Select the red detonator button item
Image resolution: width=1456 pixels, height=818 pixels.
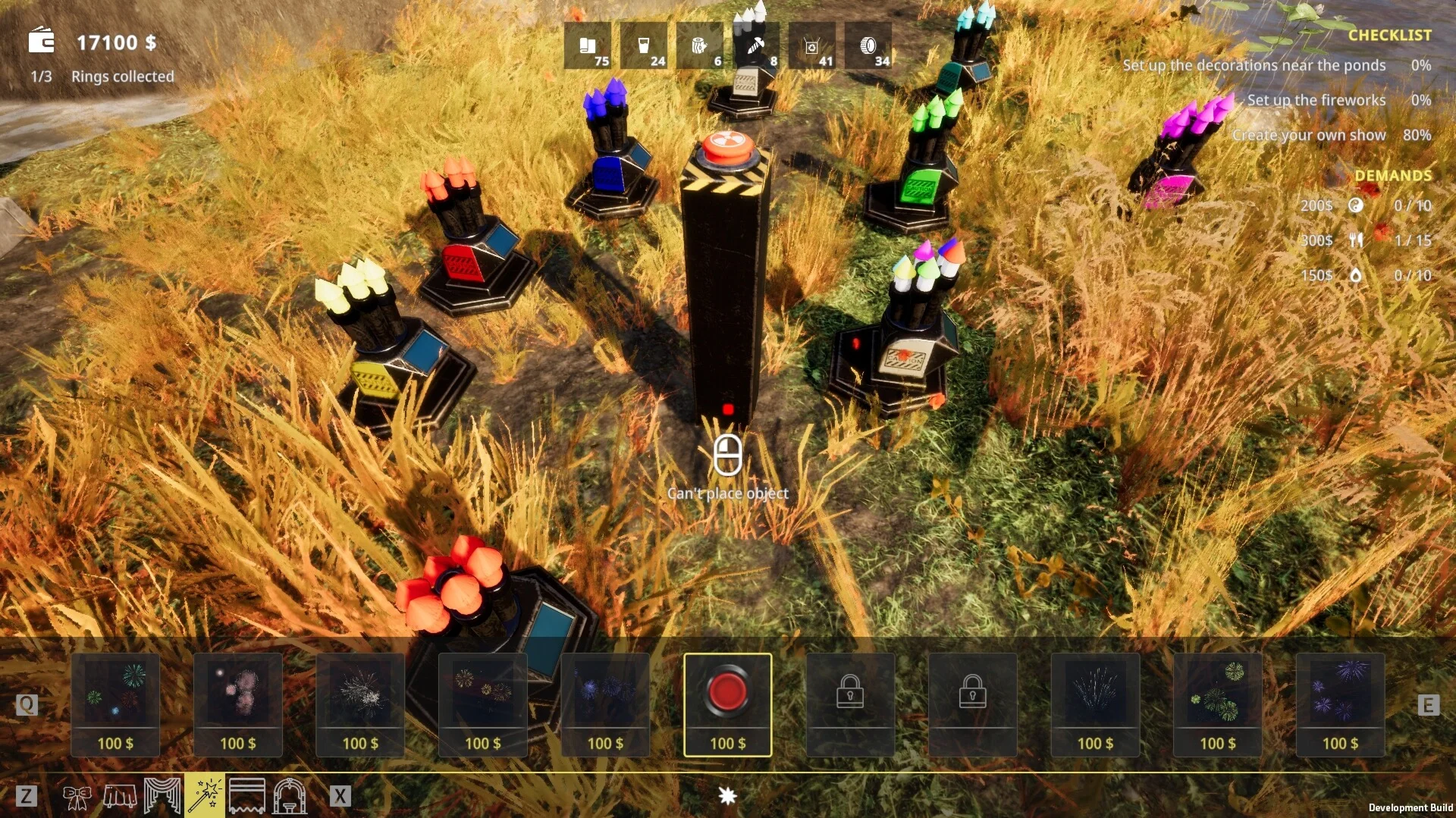pyautogui.click(x=727, y=704)
